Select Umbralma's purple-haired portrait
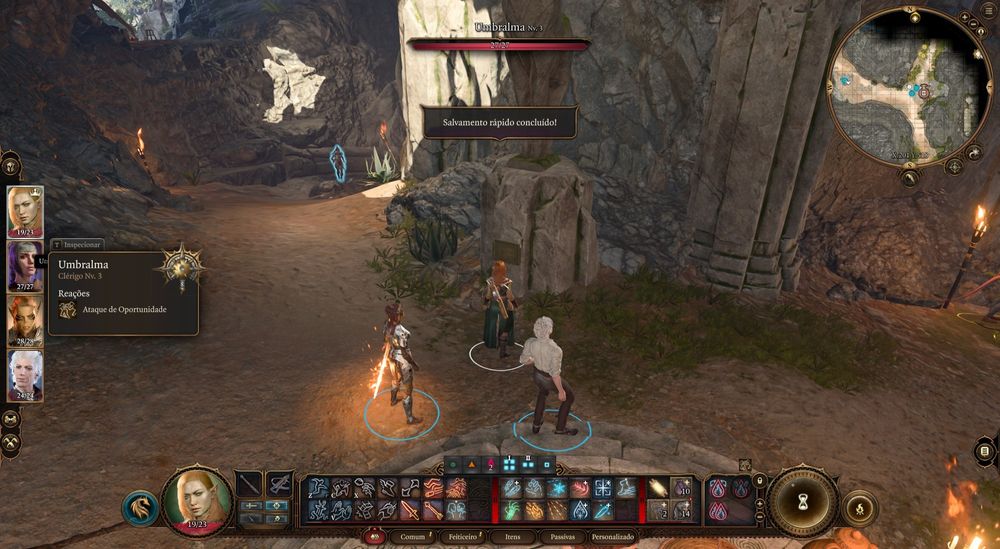Viewport: 1000px width, 549px height. tap(25, 265)
